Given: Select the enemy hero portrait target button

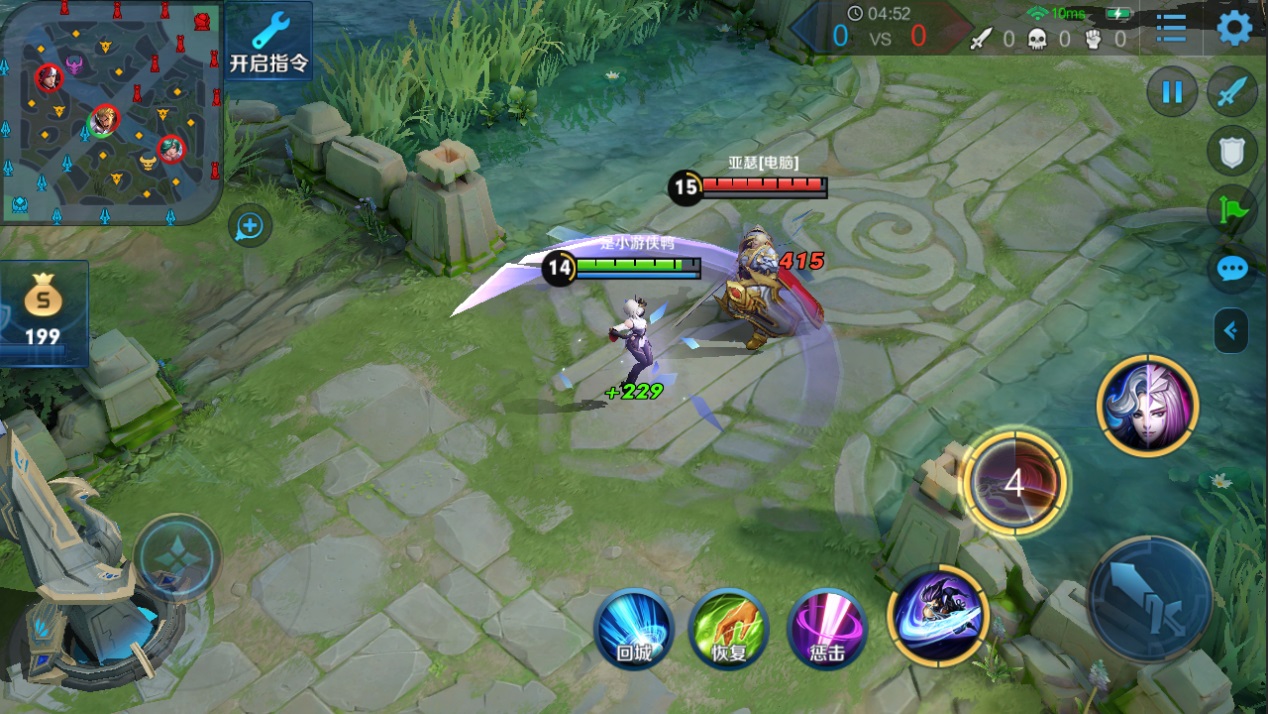Looking at the screenshot, I should tap(1147, 405).
